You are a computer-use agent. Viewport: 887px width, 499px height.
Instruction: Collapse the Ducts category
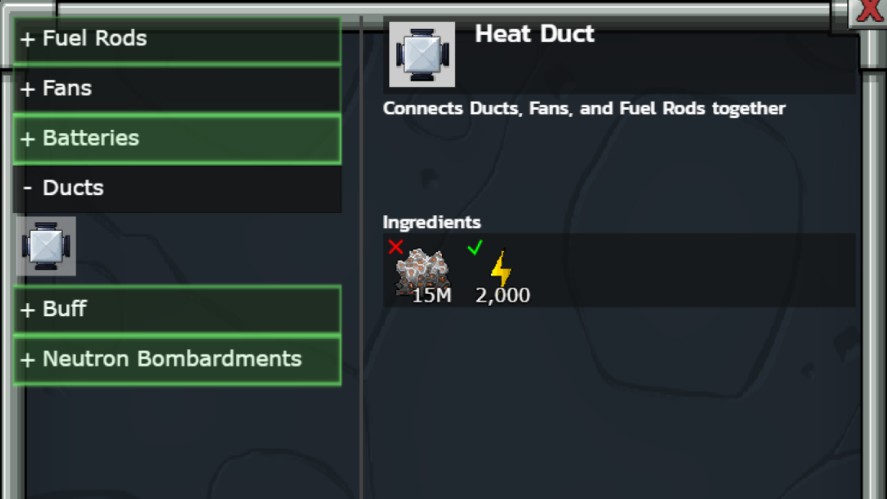(177, 188)
